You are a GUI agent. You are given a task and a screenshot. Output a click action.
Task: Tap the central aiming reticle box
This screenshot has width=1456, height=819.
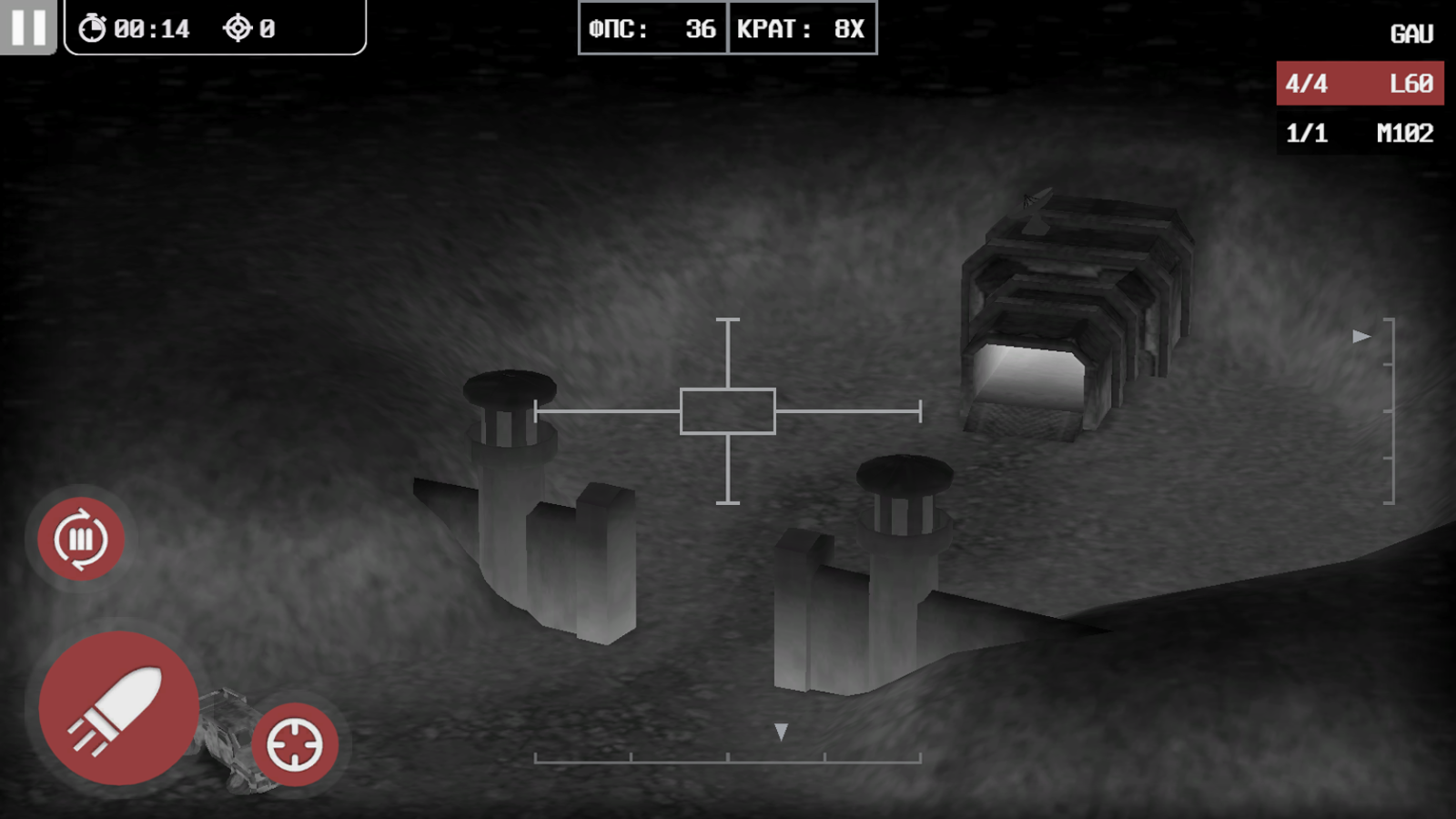click(x=727, y=409)
